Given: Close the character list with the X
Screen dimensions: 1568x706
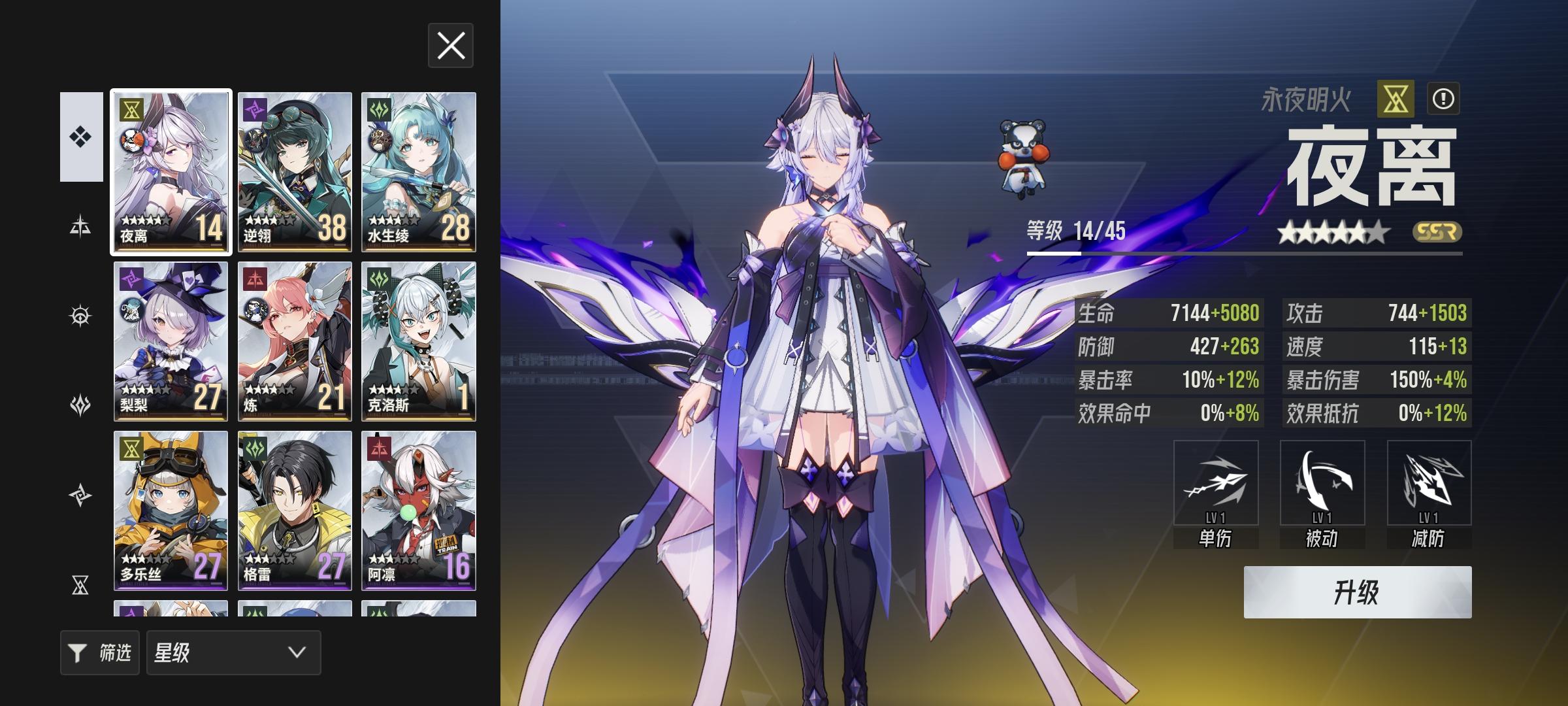Looking at the screenshot, I should [449, 46].
